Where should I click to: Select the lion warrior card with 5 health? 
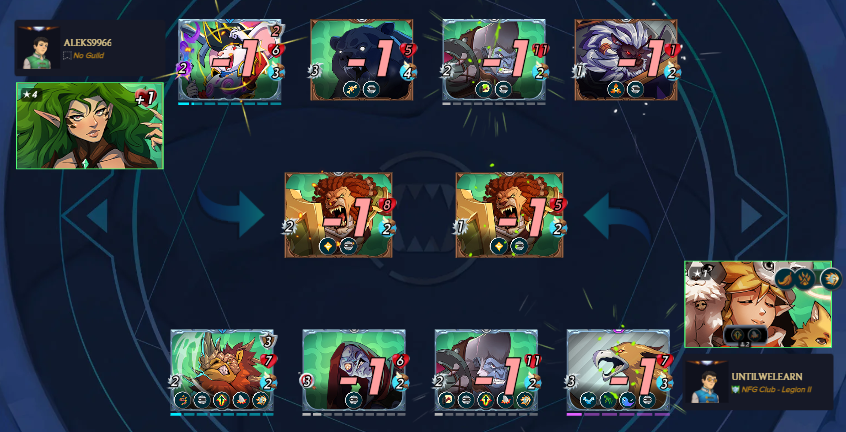point(507,215)
